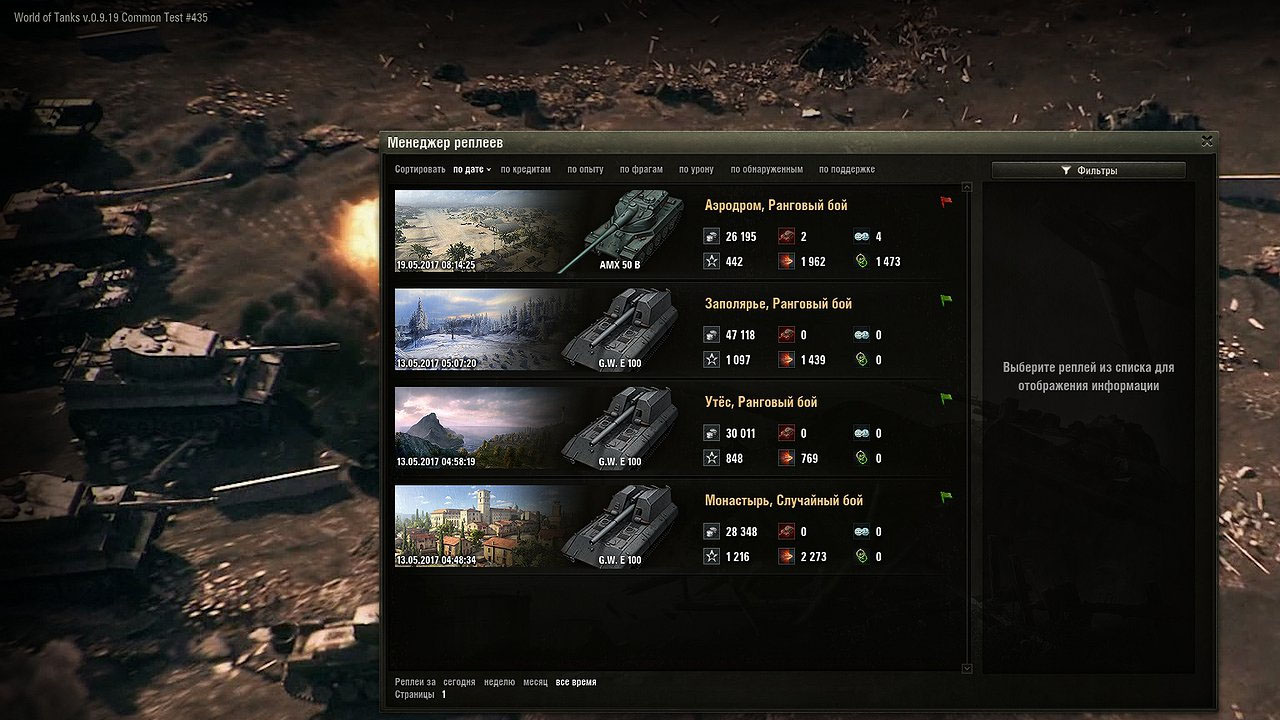Click the spotted enemies icon showing 4
Image resolution: width=1280 pixels, height=720 pixels.
[x=862, y=236]
